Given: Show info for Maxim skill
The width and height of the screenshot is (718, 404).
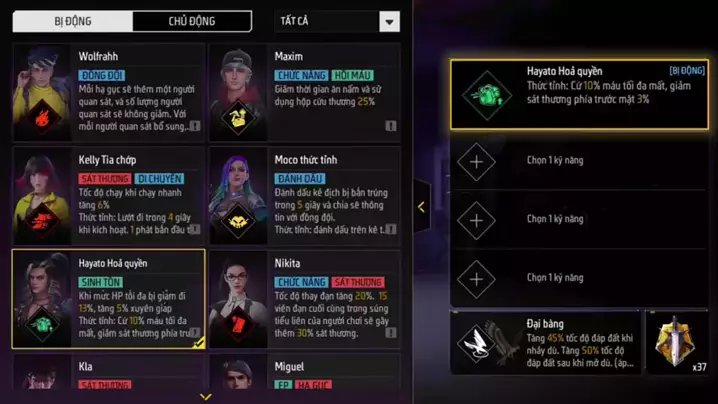Looking at the screenshot, I should tap(390, 127).
